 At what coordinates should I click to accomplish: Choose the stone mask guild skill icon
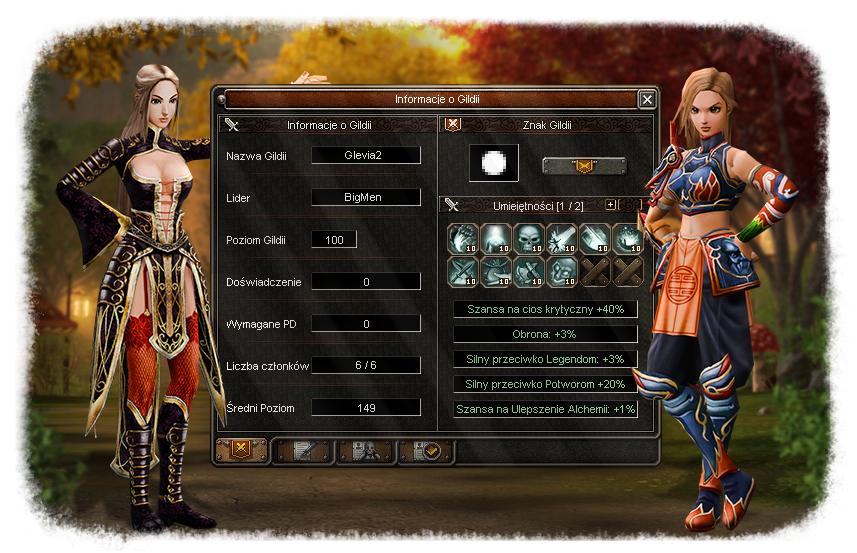tap(561, 271)
